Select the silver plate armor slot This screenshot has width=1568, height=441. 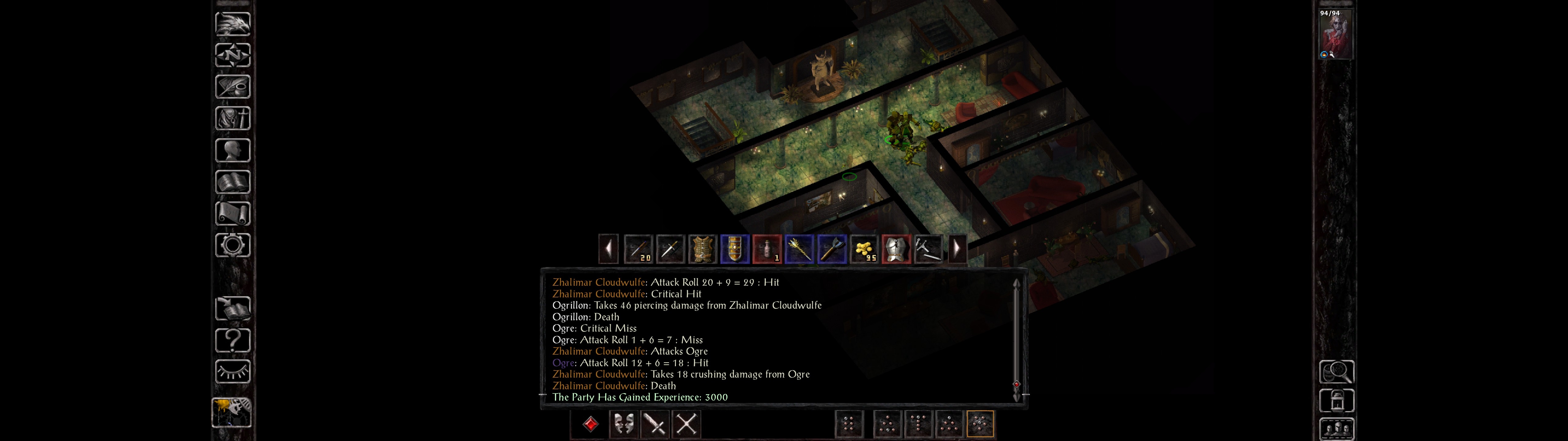click(896, 249)
